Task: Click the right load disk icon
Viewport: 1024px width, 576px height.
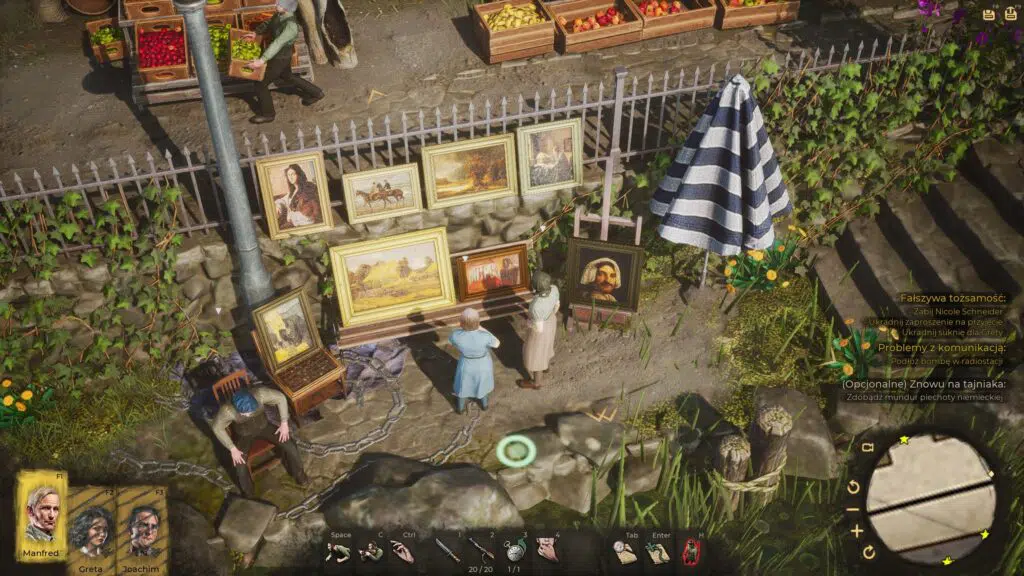Action: click(x=1010, y=15)
